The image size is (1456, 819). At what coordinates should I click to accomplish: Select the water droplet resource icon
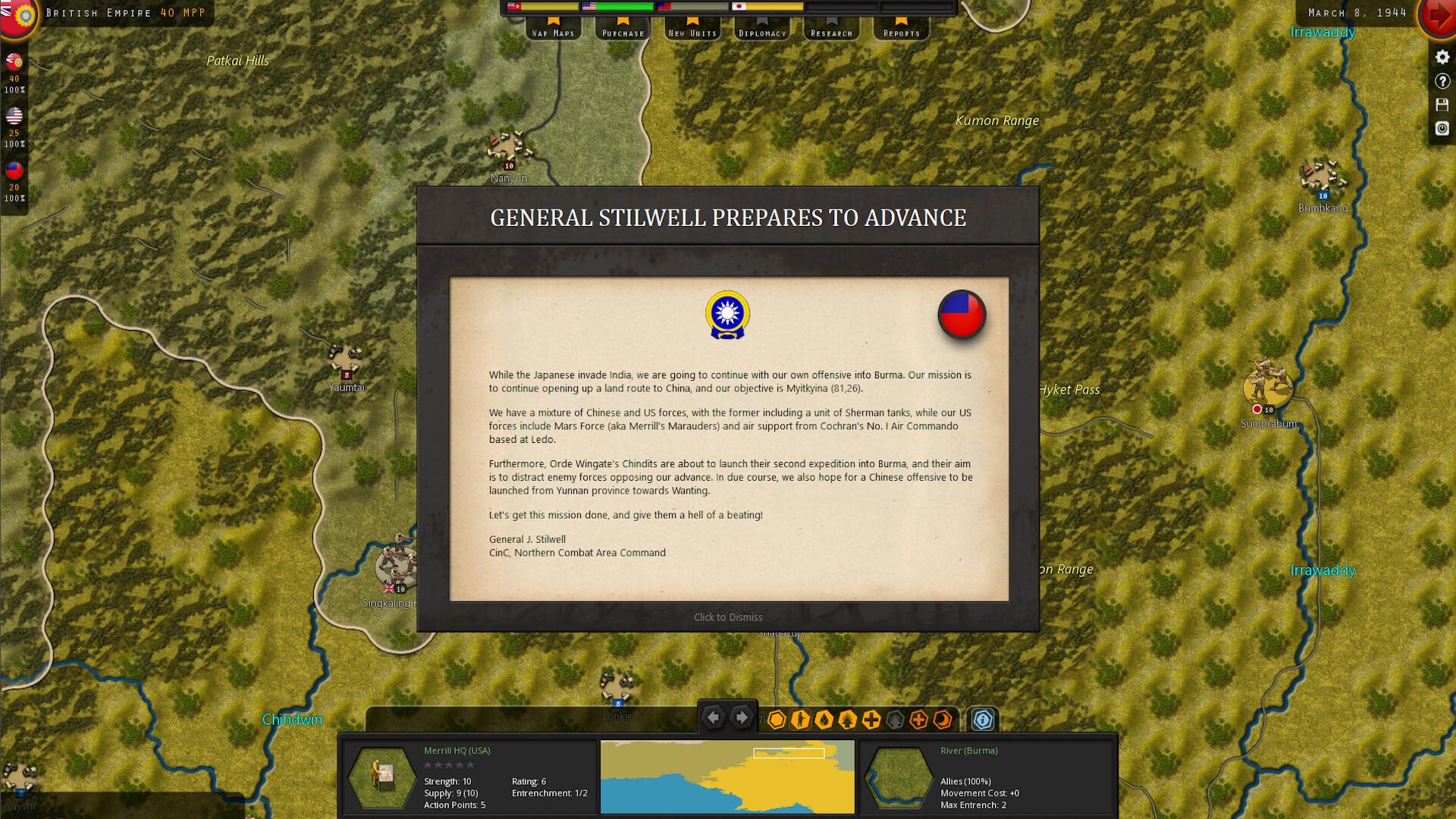[x=824, y=720]
